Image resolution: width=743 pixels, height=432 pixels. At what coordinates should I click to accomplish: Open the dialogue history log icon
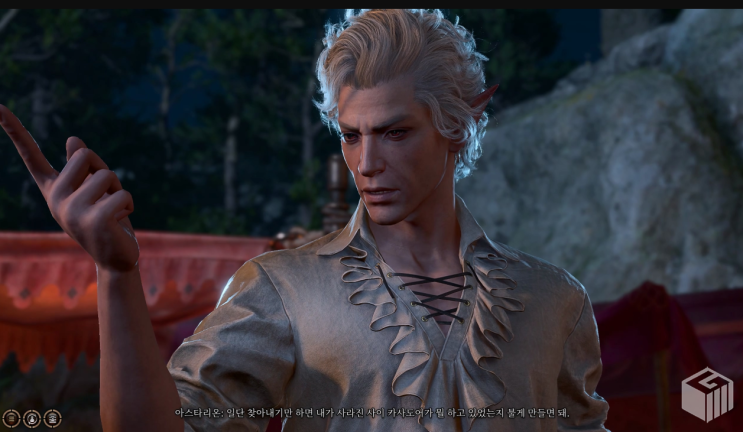11,418
